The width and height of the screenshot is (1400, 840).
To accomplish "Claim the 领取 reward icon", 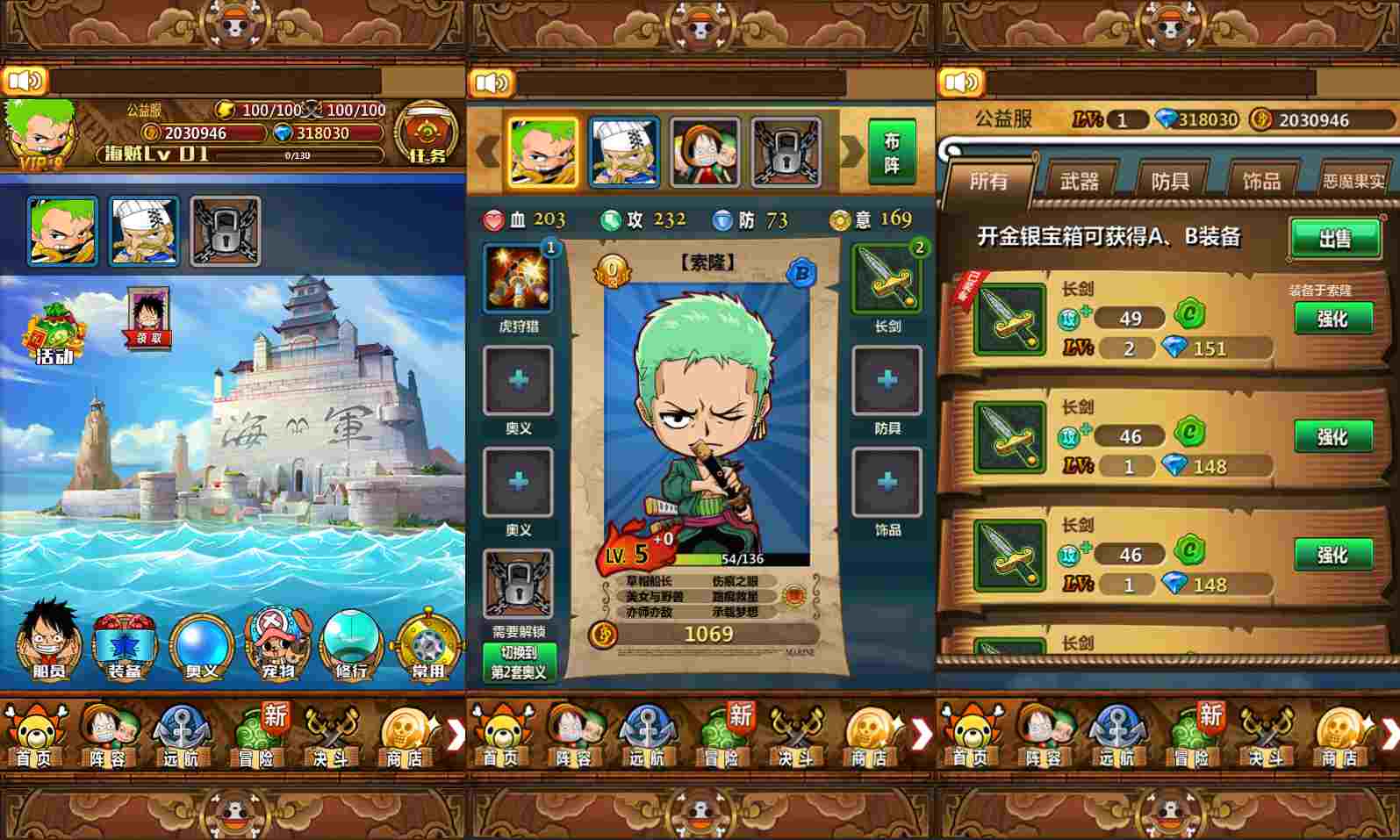I will coord(148,318).
